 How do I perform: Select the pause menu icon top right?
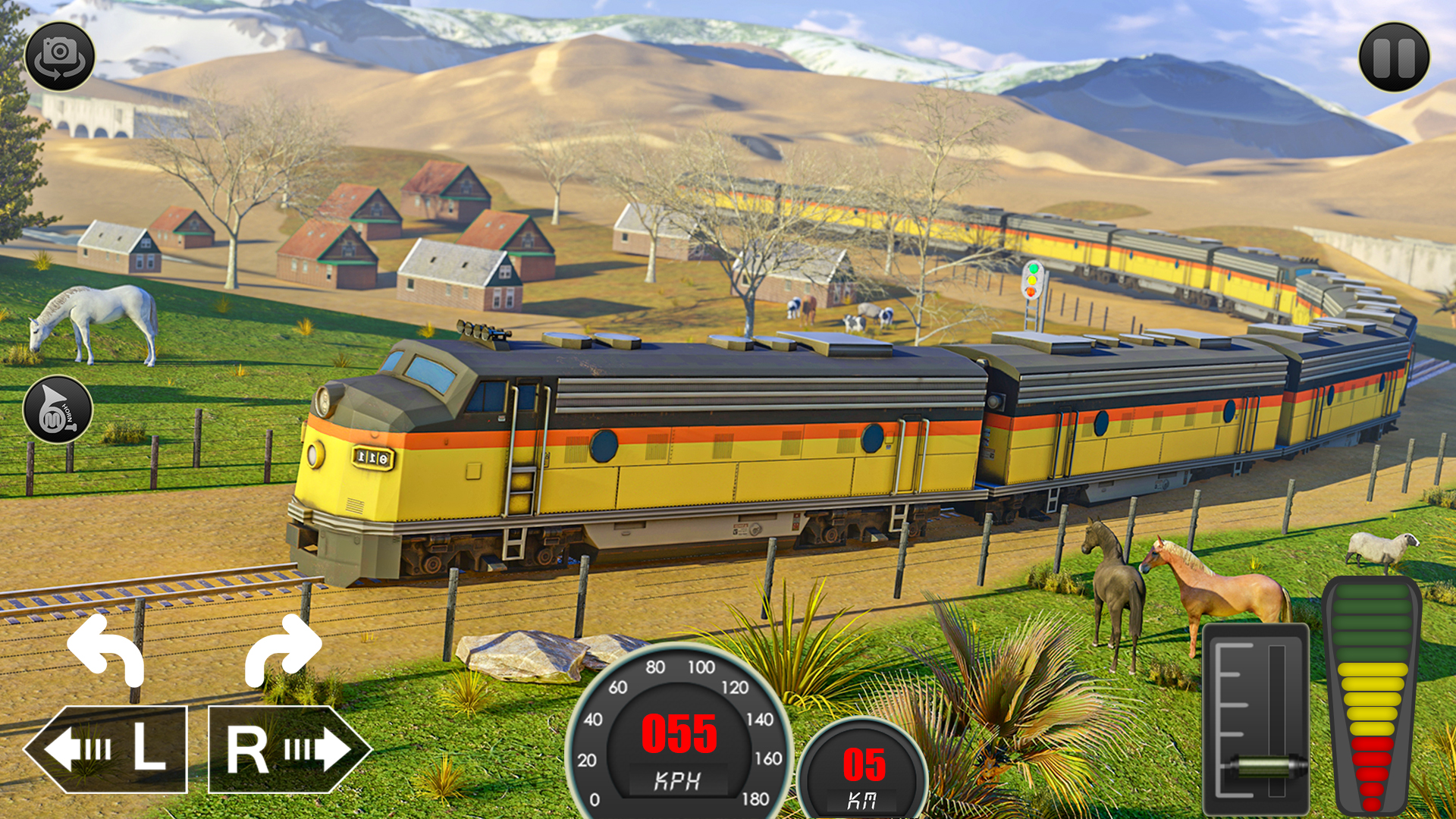click(x=1394, y=58)
